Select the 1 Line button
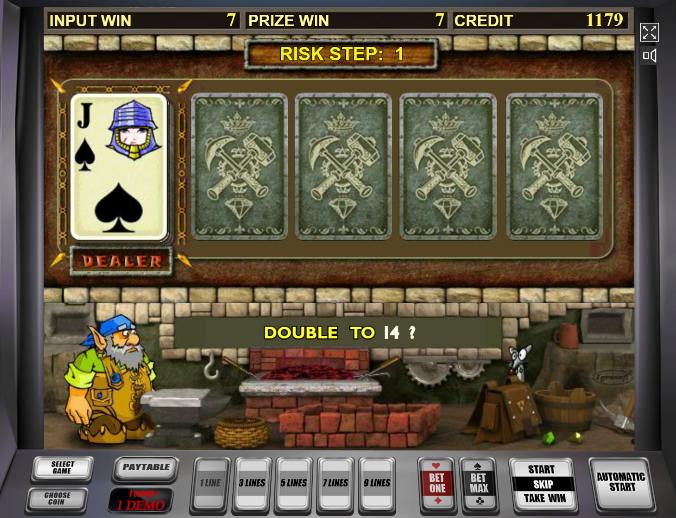Image resolution: width=676 pixels, height=518 pixels. (210, 484)
